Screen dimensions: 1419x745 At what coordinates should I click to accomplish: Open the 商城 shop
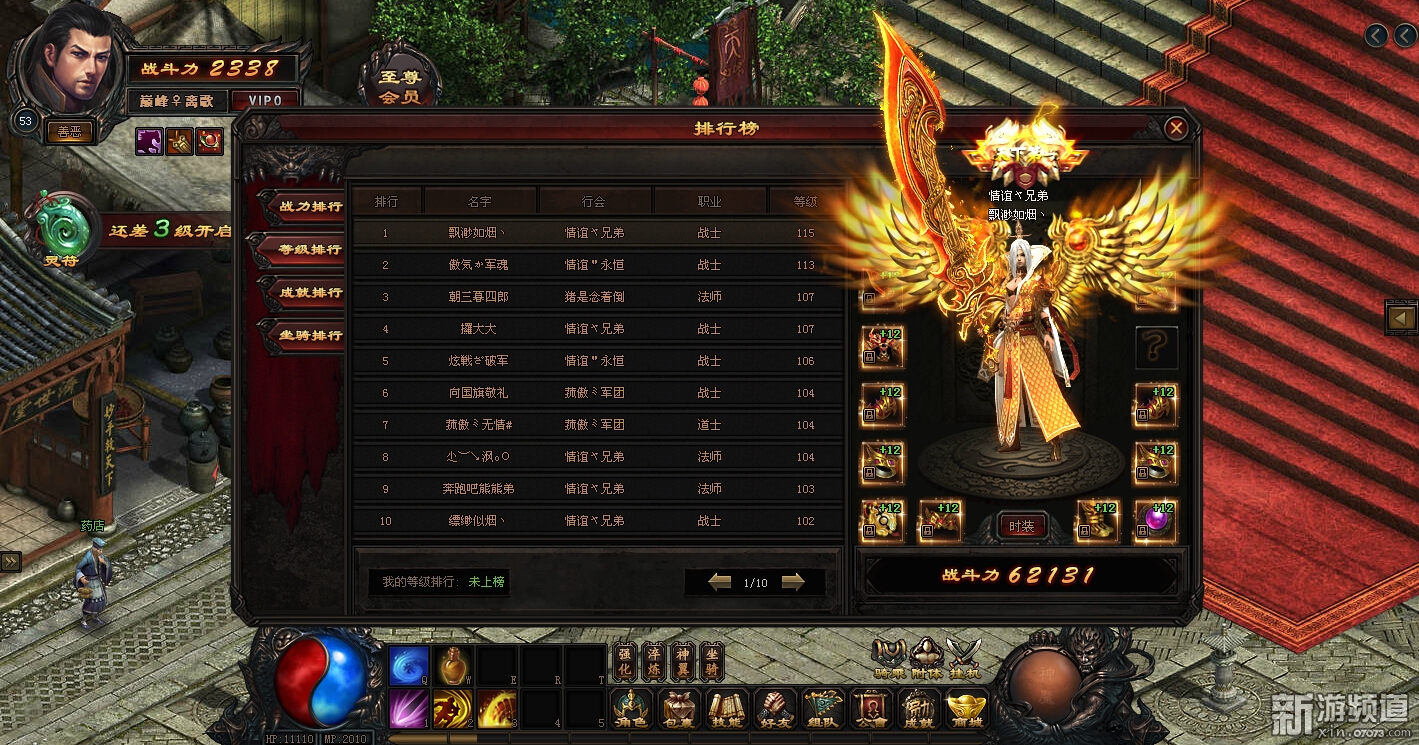pyautogui.click(x=967, y=709)
